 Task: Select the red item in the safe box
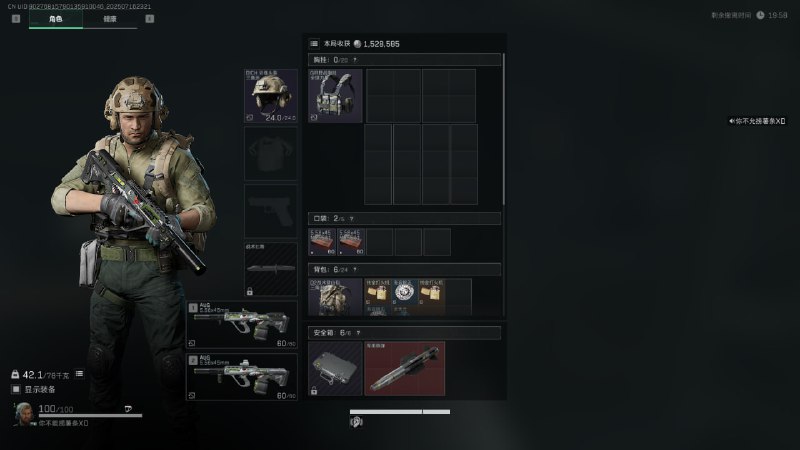pos(404,368)
